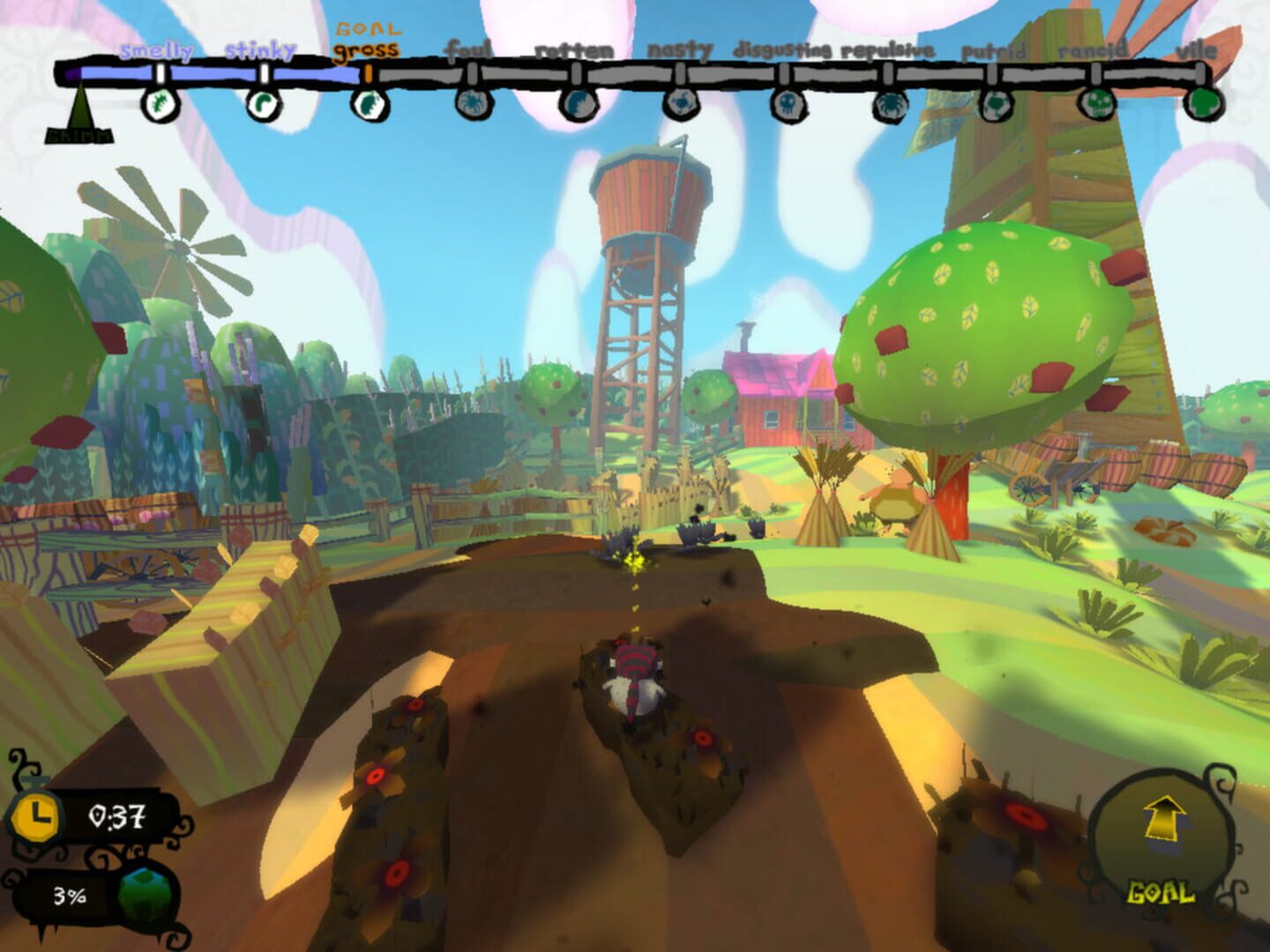Toggle the medallion under the 'nasty' label
The image size is (1270, 952).
pos(681,106)
